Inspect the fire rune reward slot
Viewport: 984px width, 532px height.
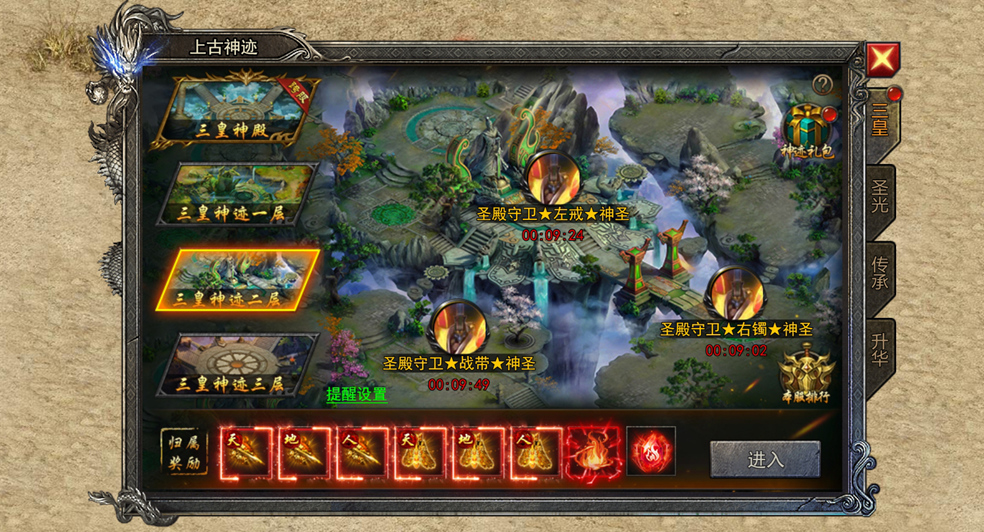(593, 452)
